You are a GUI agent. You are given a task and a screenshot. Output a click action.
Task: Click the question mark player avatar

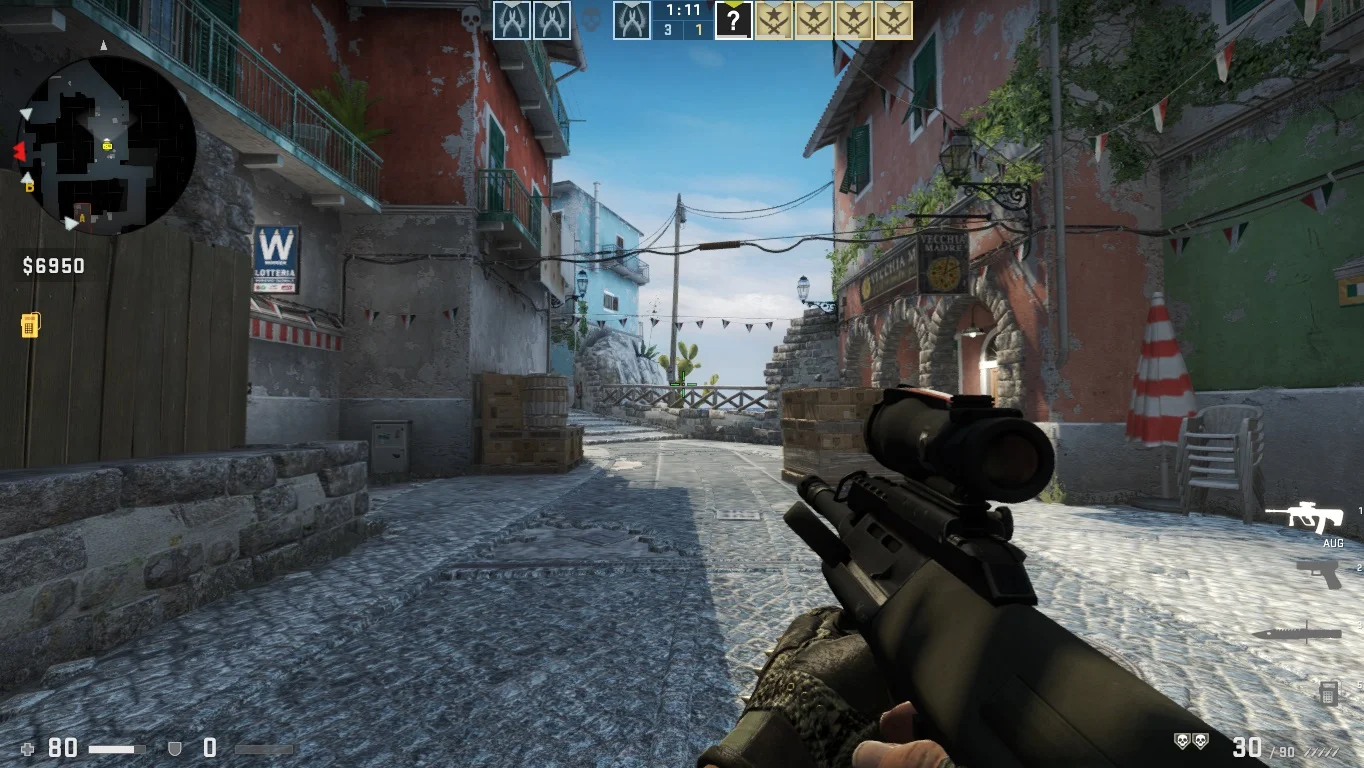click(x=733, y=20)
